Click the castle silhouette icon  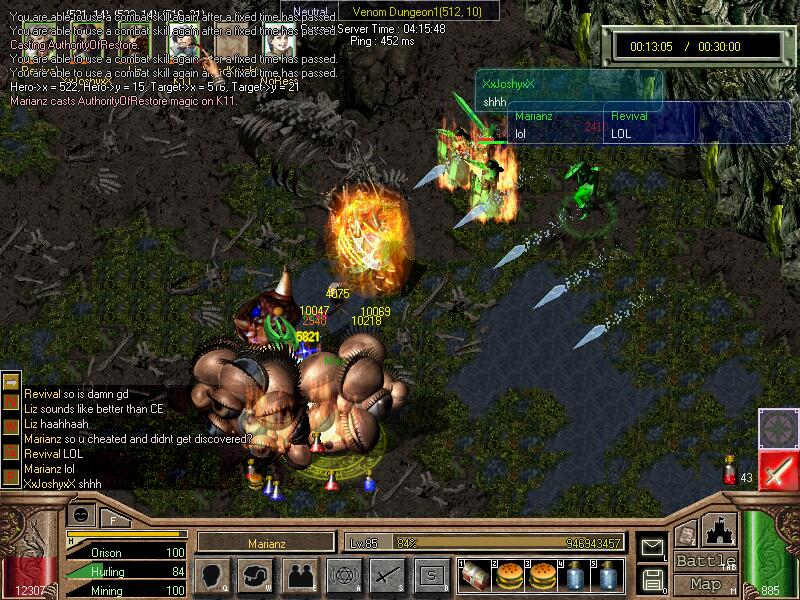pyautogui.click(x=719, y=530)
